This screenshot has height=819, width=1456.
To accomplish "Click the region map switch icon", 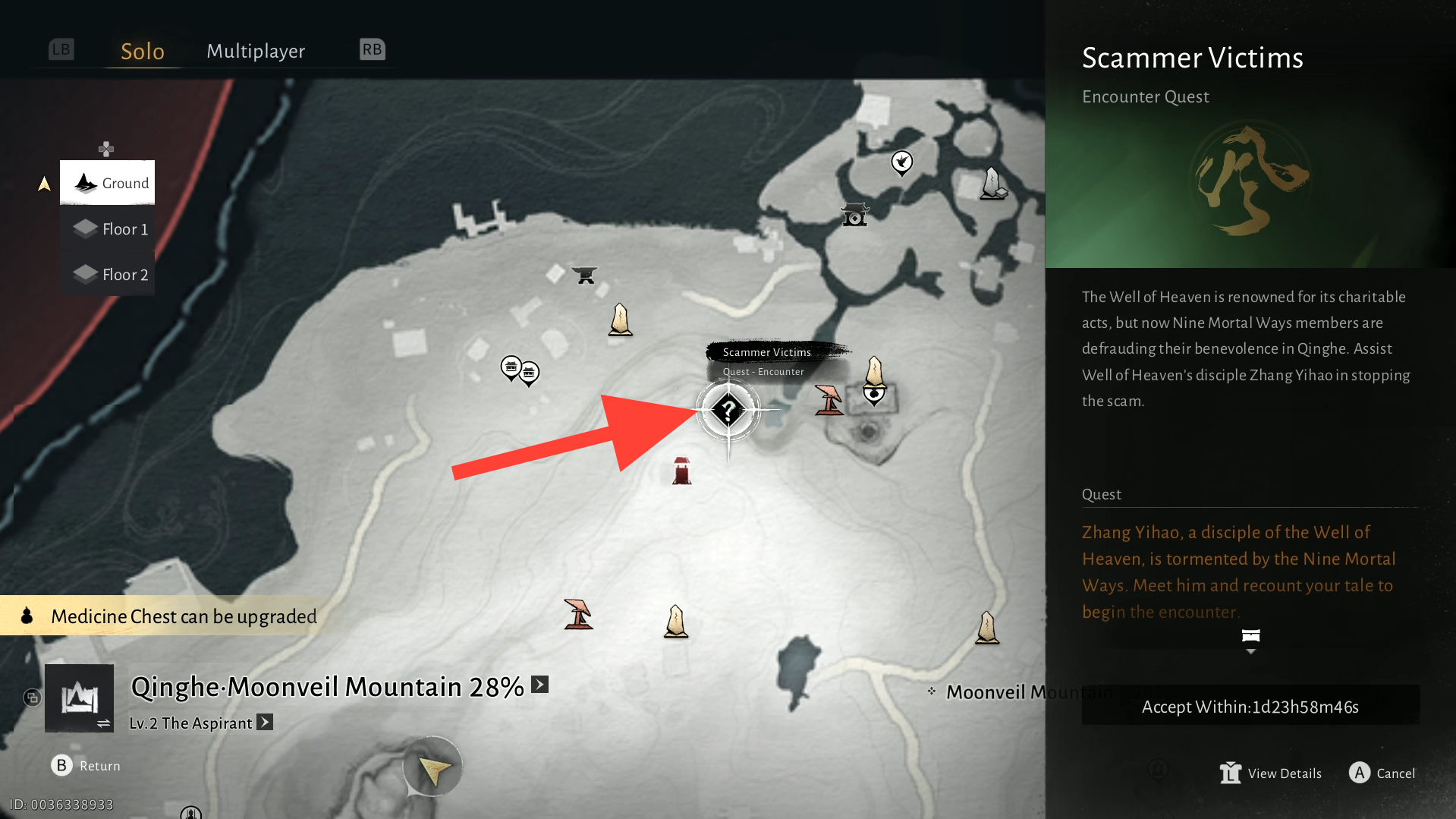I will tap(79, 698).
